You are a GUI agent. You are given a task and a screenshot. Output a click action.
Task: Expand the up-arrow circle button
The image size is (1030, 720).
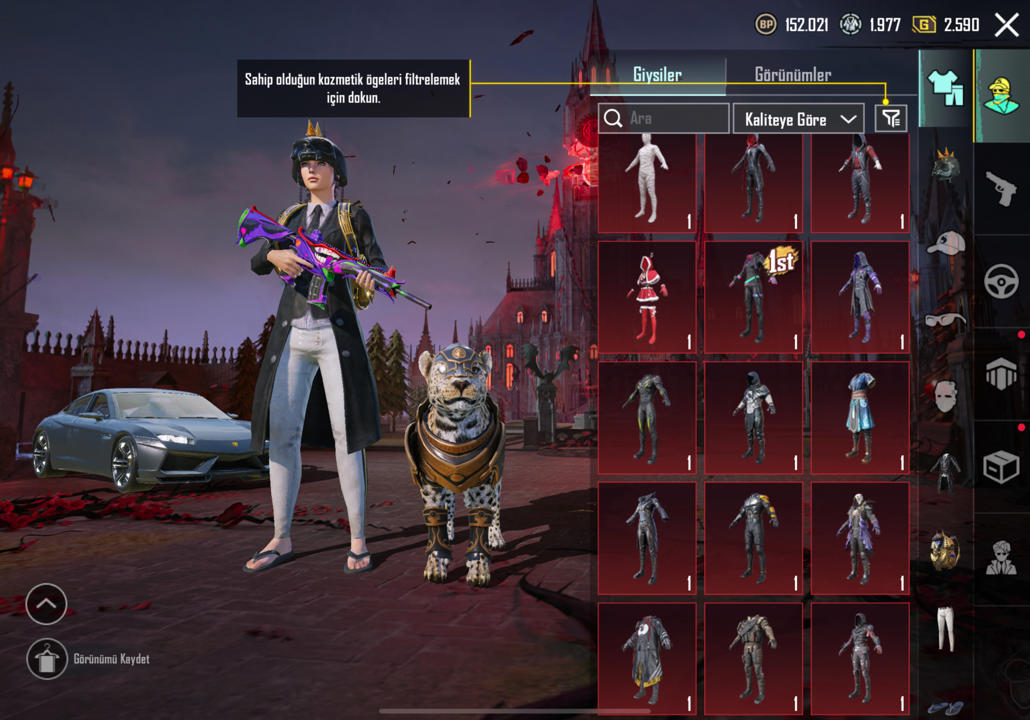(x=46, y=604)
